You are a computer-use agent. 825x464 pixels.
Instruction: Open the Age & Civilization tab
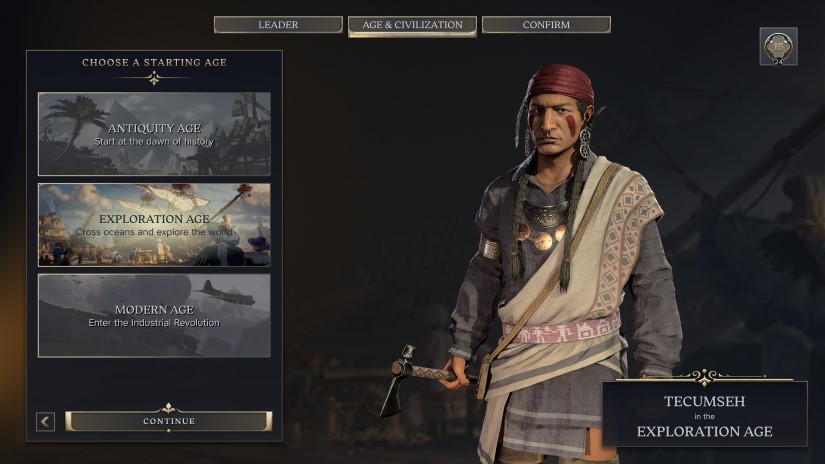coord(412,25)
